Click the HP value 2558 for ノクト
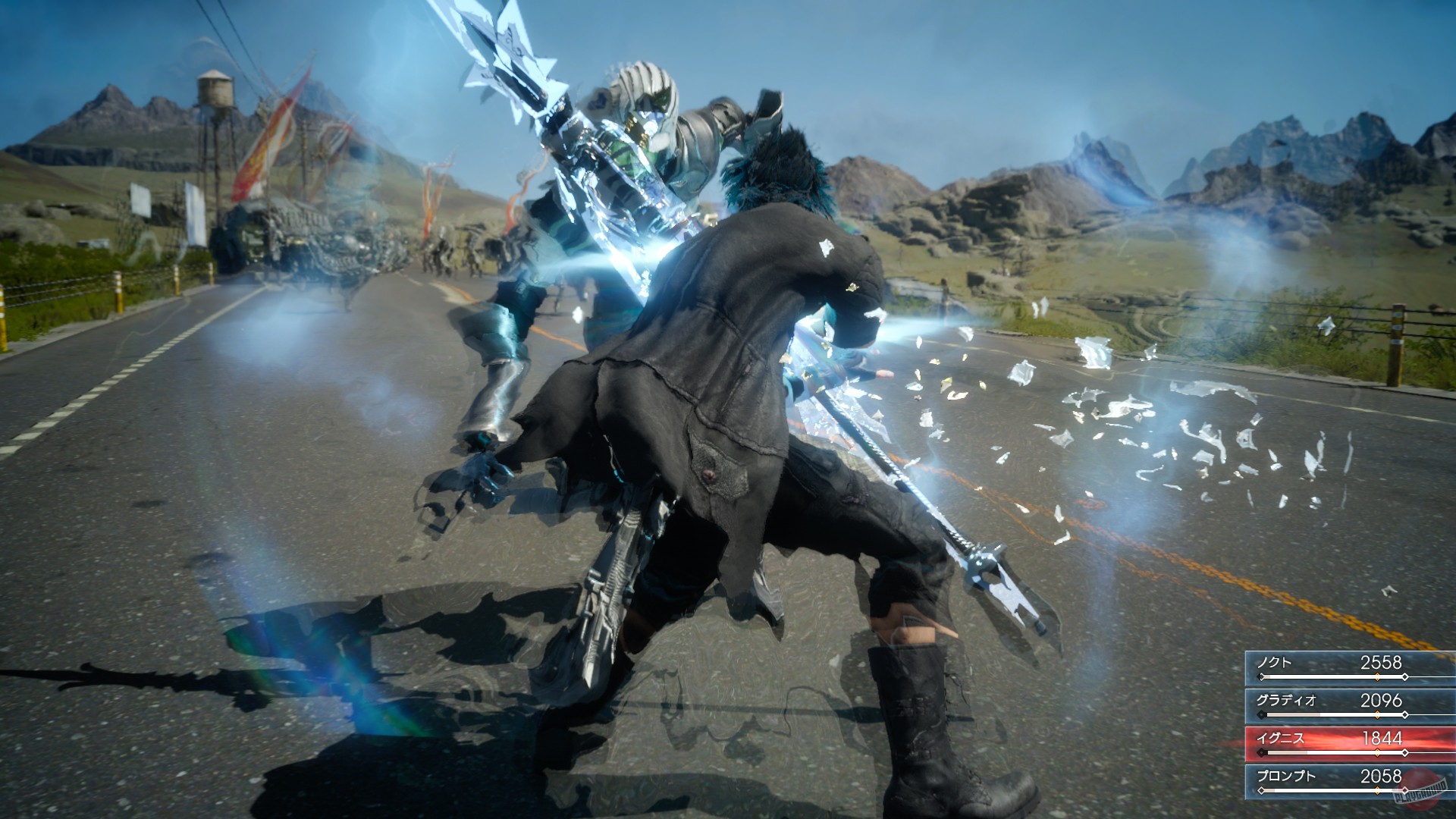1456x819 pixels. (1381, 661)
